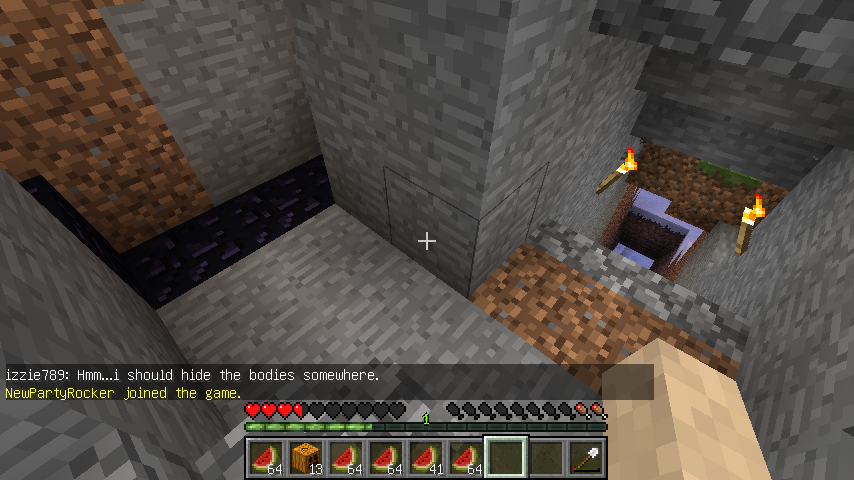Select the pumpkin stack of 13
Viewport: 854px width, 480px height.
[x=305, y=458]
